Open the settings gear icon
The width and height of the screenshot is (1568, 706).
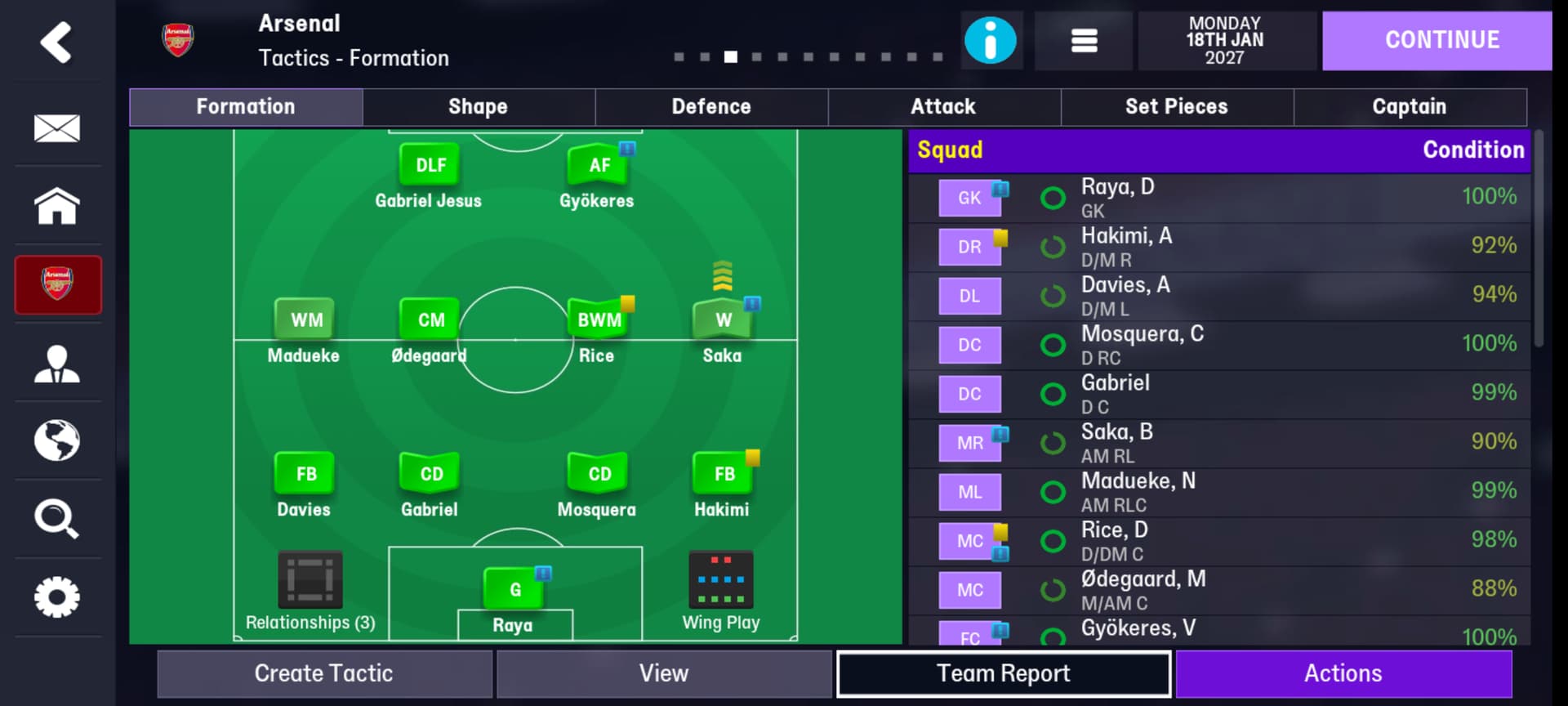[x=57, y=597]
